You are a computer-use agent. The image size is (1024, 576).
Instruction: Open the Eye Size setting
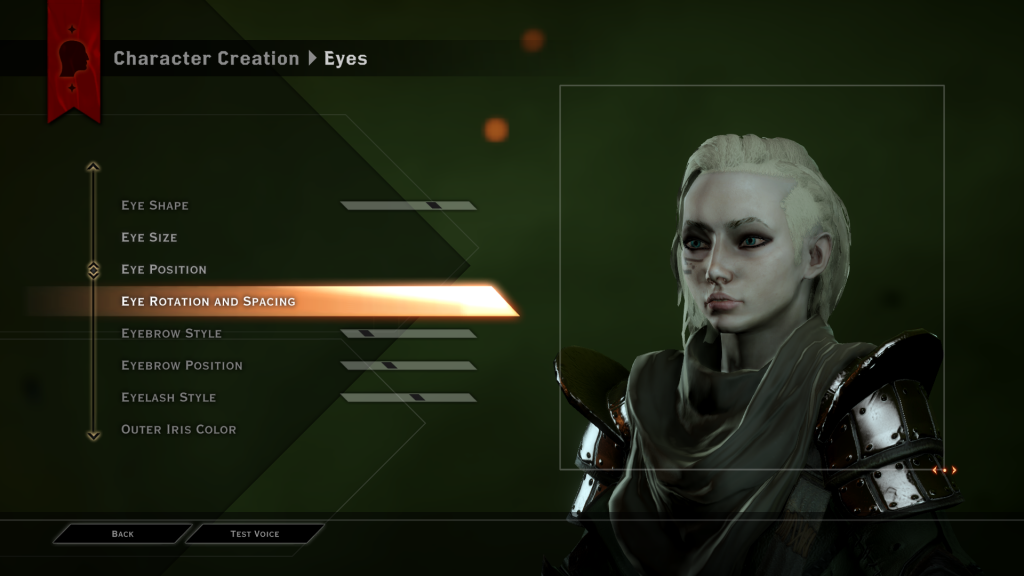click(149, 238)
